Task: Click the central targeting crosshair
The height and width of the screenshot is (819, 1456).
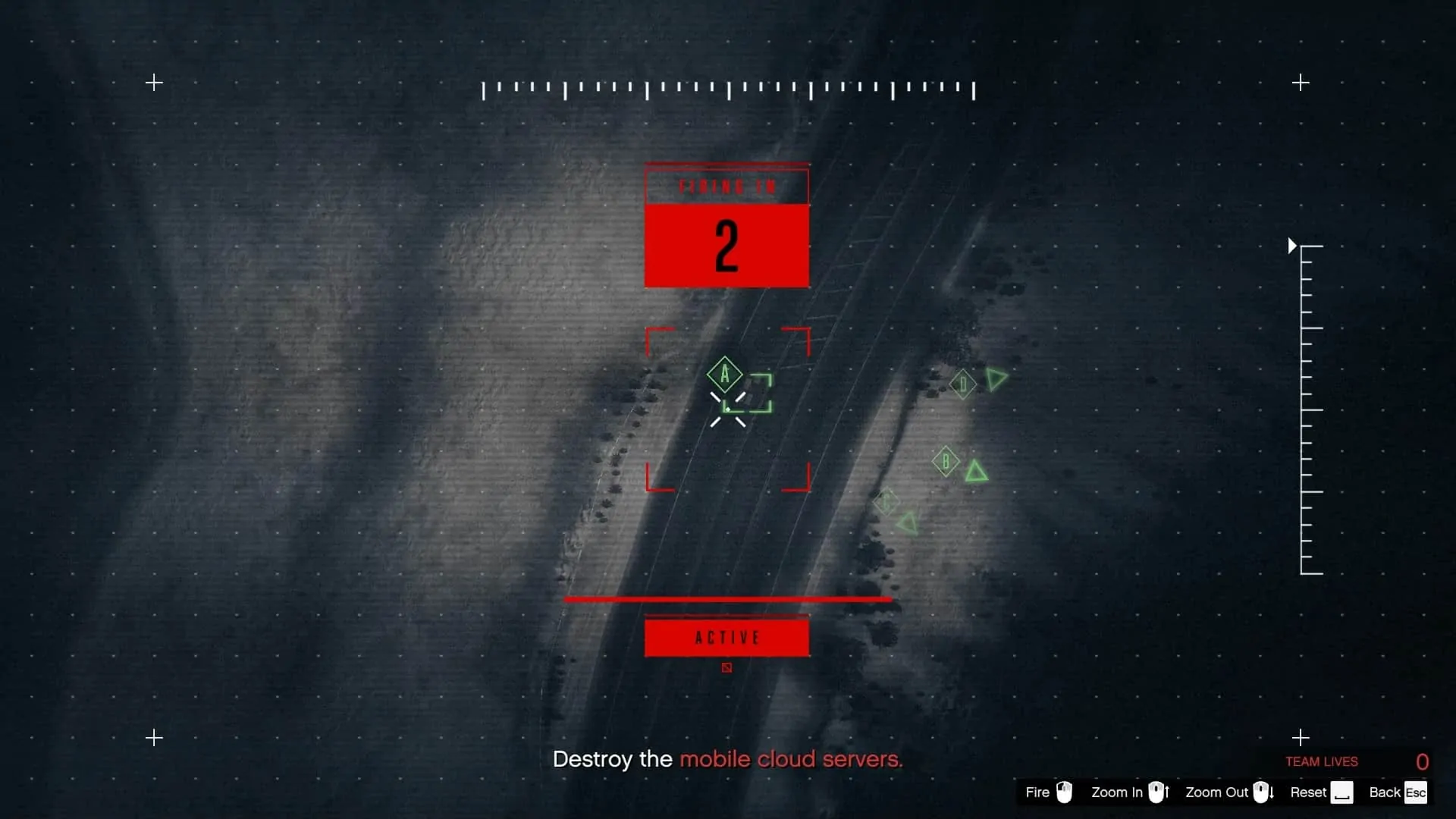Action: click(x=727, y=409)
